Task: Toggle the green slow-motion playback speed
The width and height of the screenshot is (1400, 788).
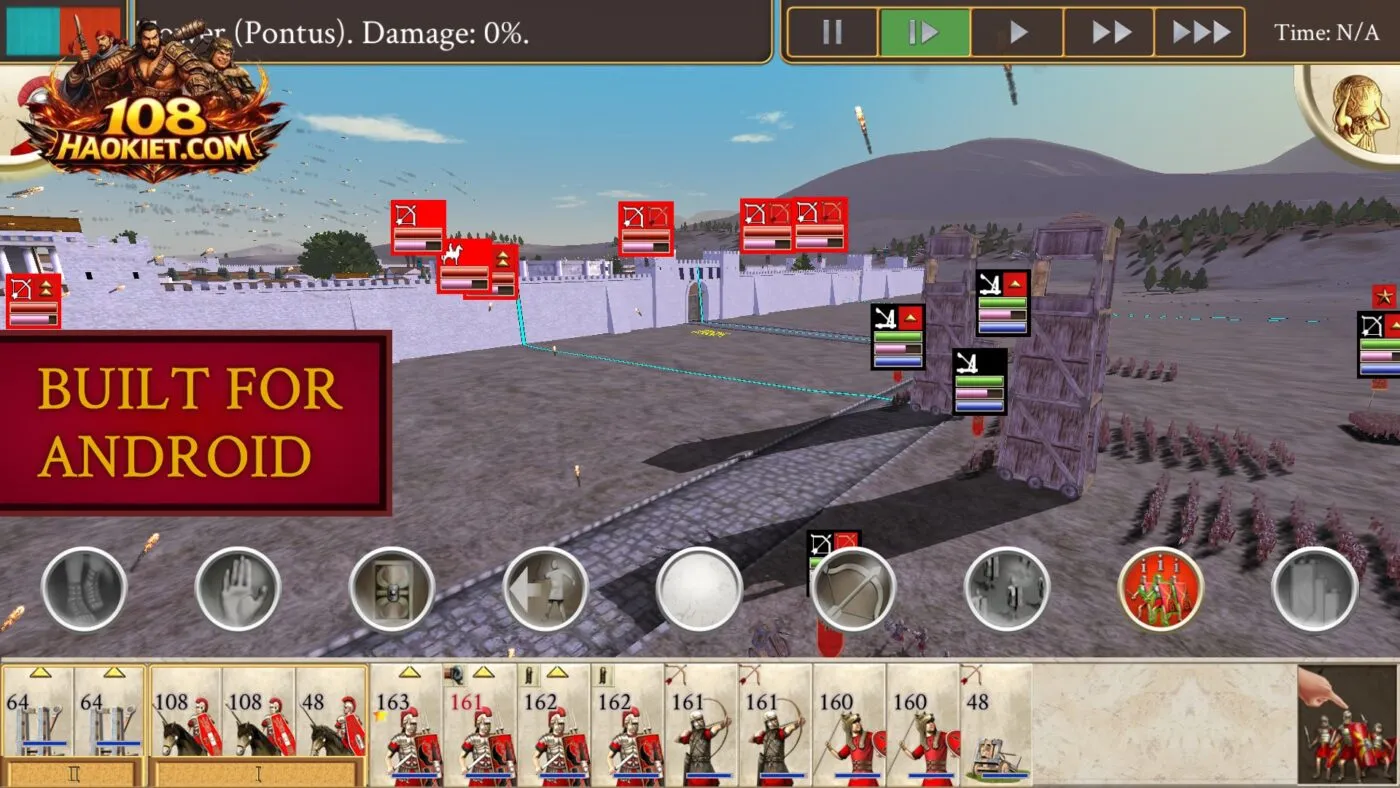Action: 924,31
